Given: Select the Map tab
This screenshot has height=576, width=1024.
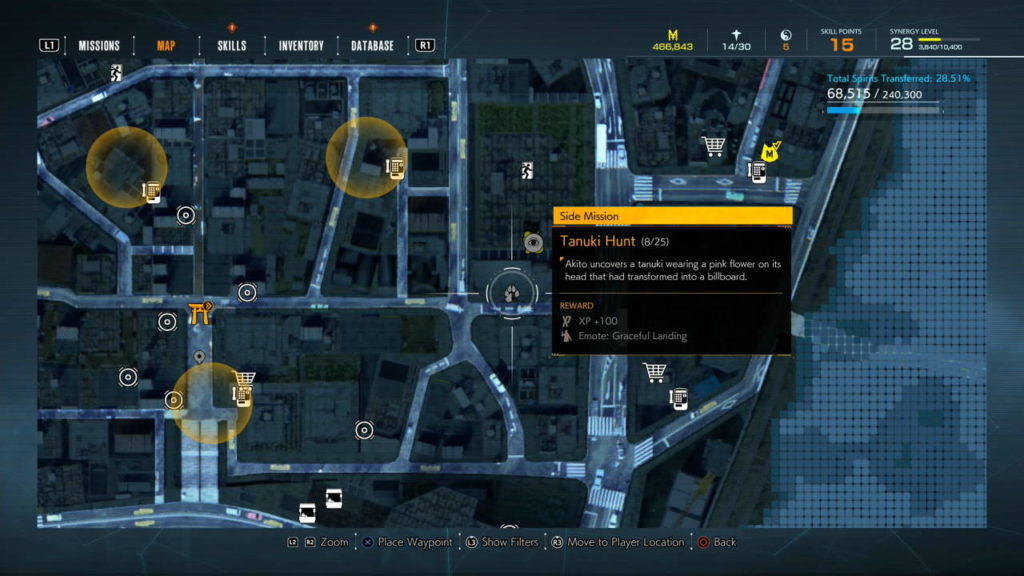Looking at the screenshot, I should 166,46.
